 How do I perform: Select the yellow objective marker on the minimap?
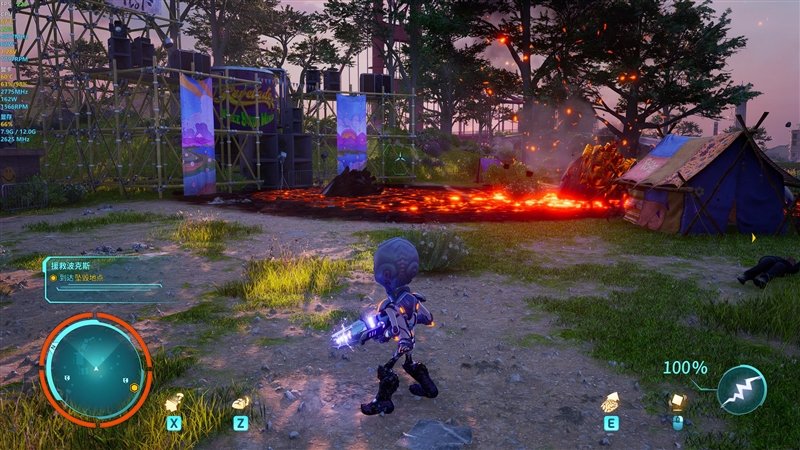pyautogui.click(x=134, y=388)
